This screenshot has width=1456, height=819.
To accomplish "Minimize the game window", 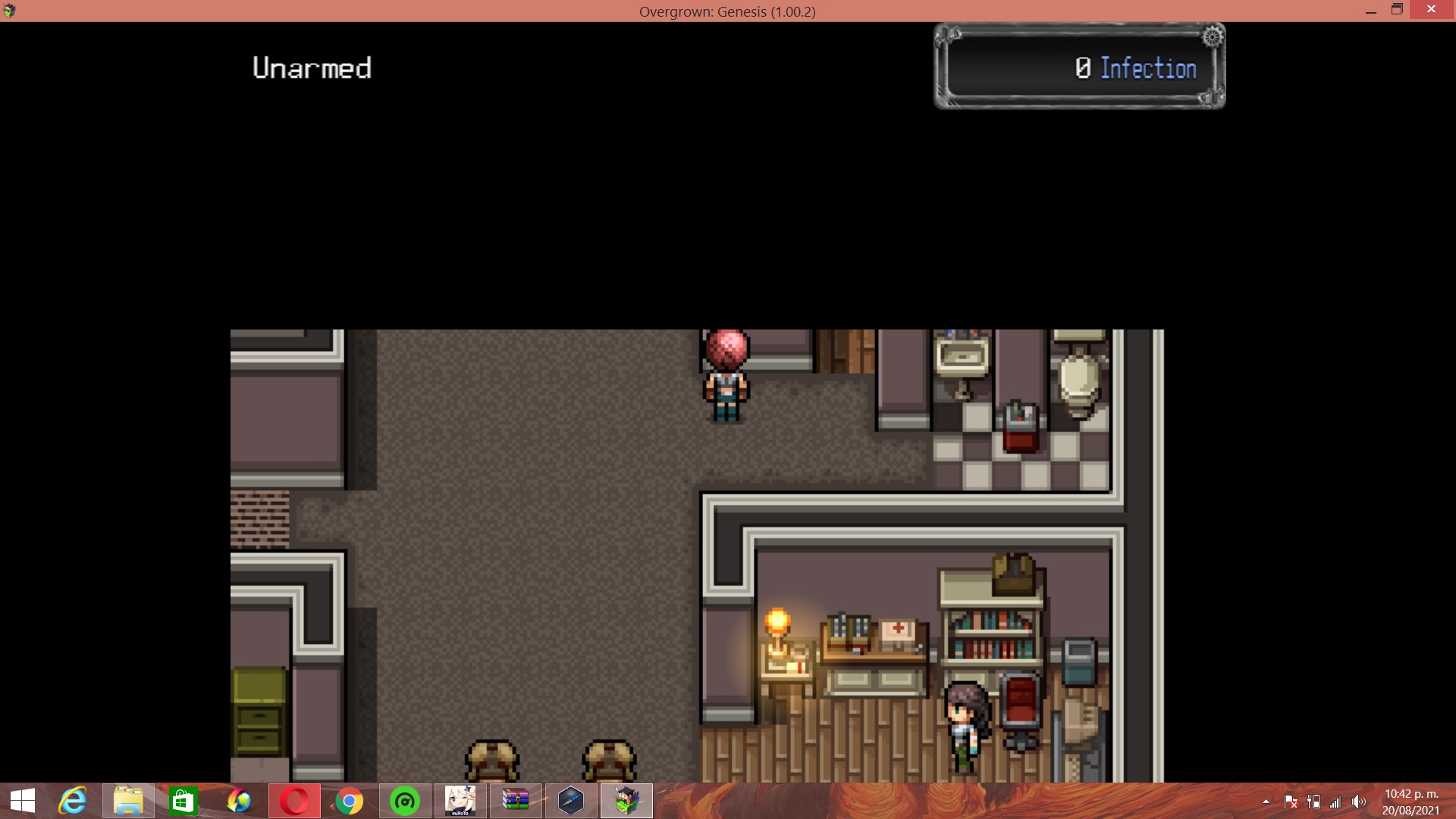I will pyautogui.click(x=1370, y=11).
